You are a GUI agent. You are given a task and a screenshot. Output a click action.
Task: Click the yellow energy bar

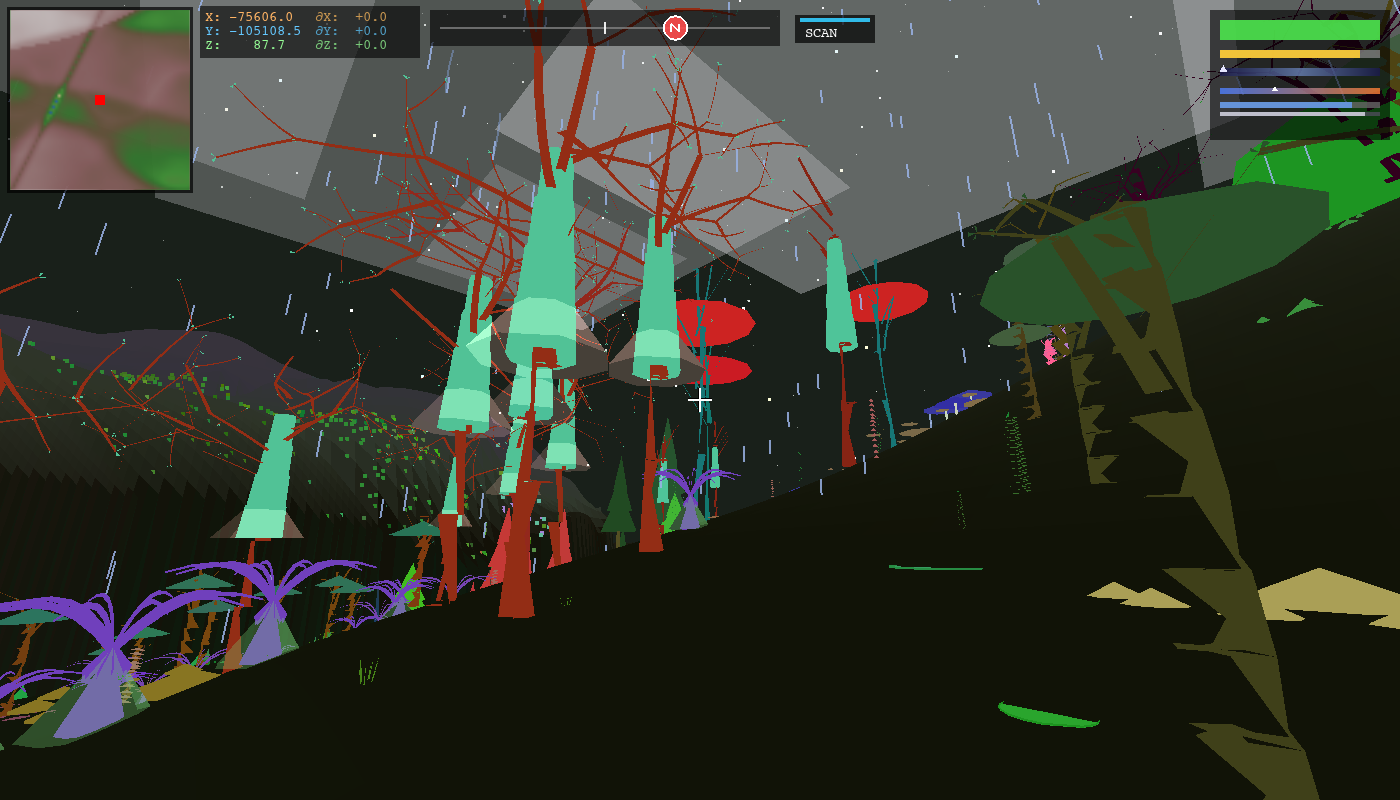pyautogui.click(x=1290, y=54)
